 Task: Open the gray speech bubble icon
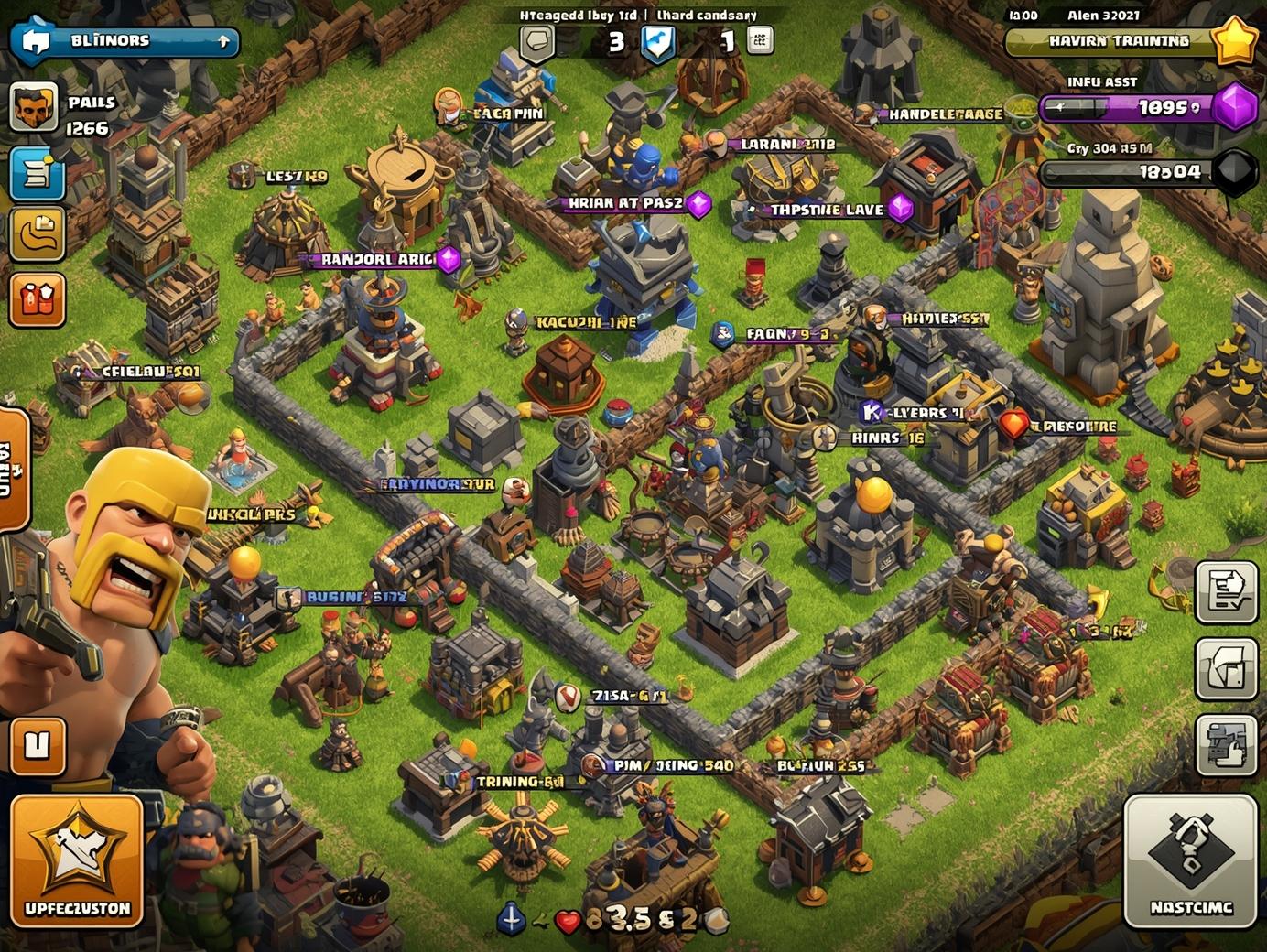[537, 41]
